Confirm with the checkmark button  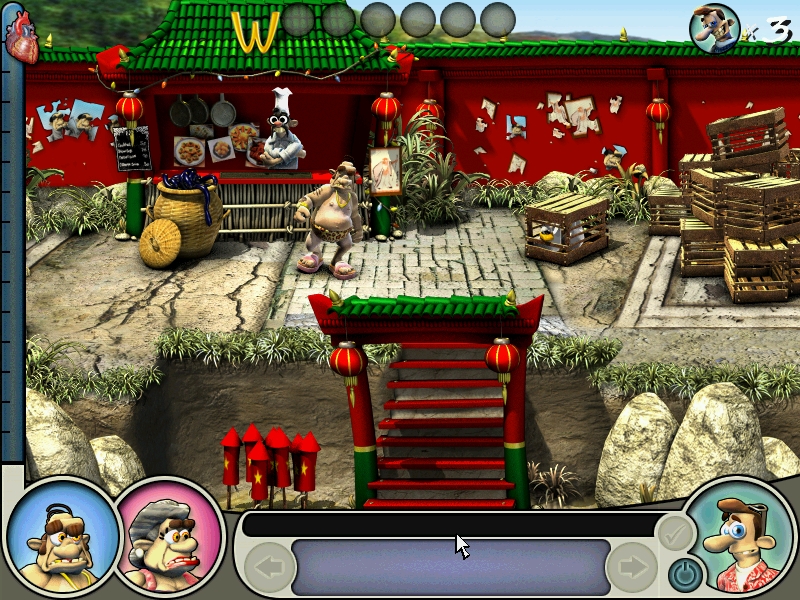[x=675, y=533]
